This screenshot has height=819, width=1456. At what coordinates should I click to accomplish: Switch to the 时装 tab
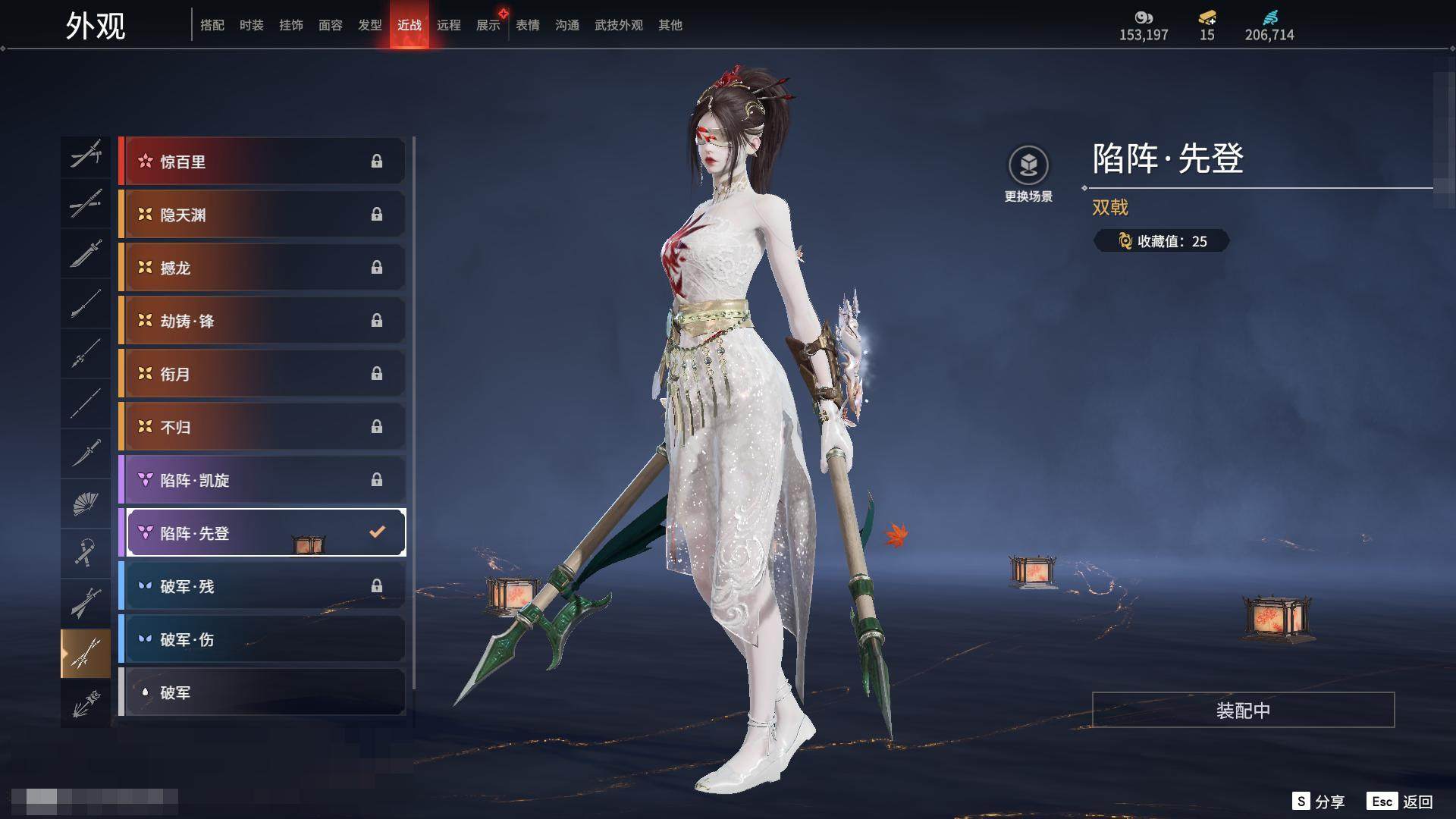click(251, 25)
